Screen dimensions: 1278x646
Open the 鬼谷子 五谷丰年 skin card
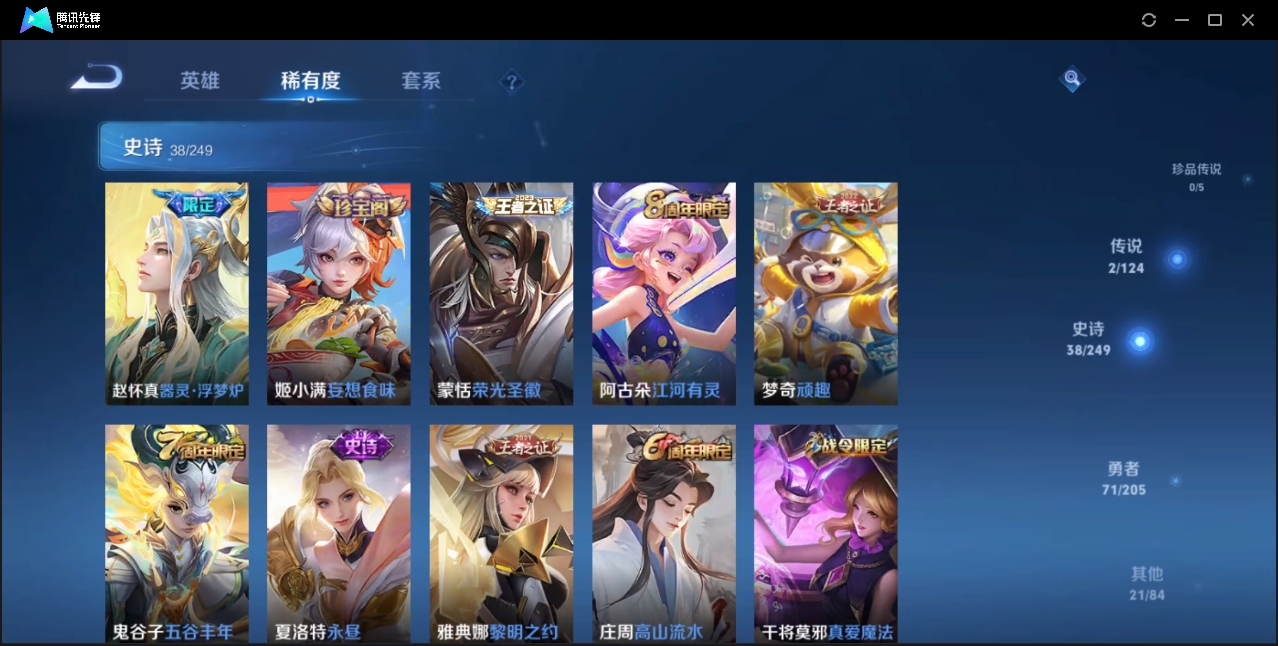(177, 533)
